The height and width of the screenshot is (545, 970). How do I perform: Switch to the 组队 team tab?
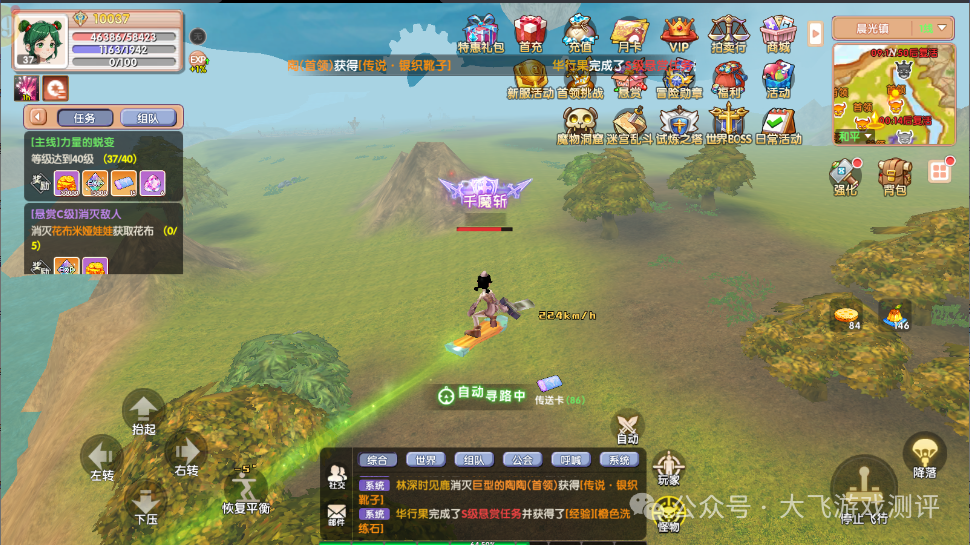pos(147,117)
